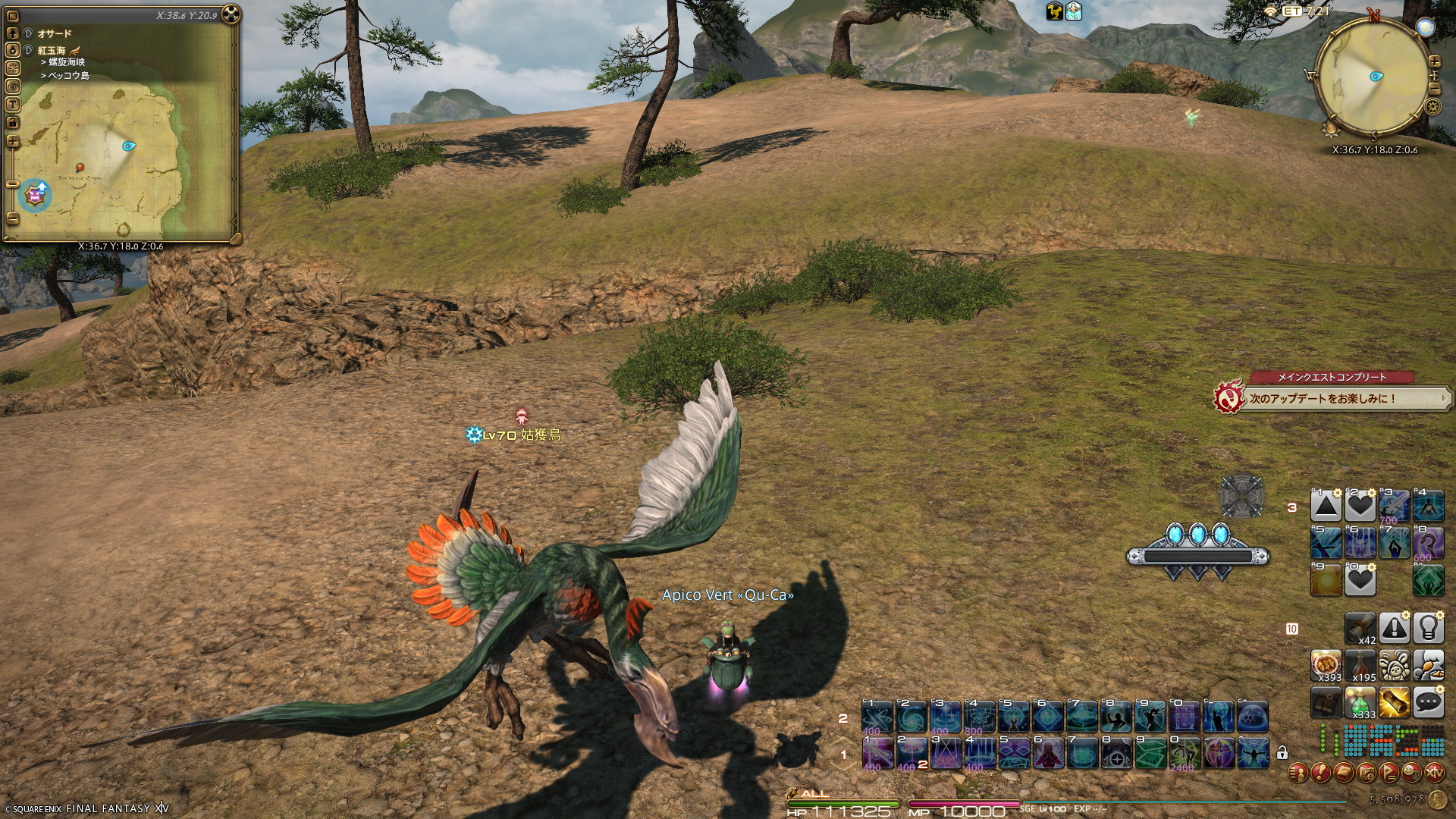
Task: Cast the praying figure ability in hotbar 1
Action: tap(1048, 754)
